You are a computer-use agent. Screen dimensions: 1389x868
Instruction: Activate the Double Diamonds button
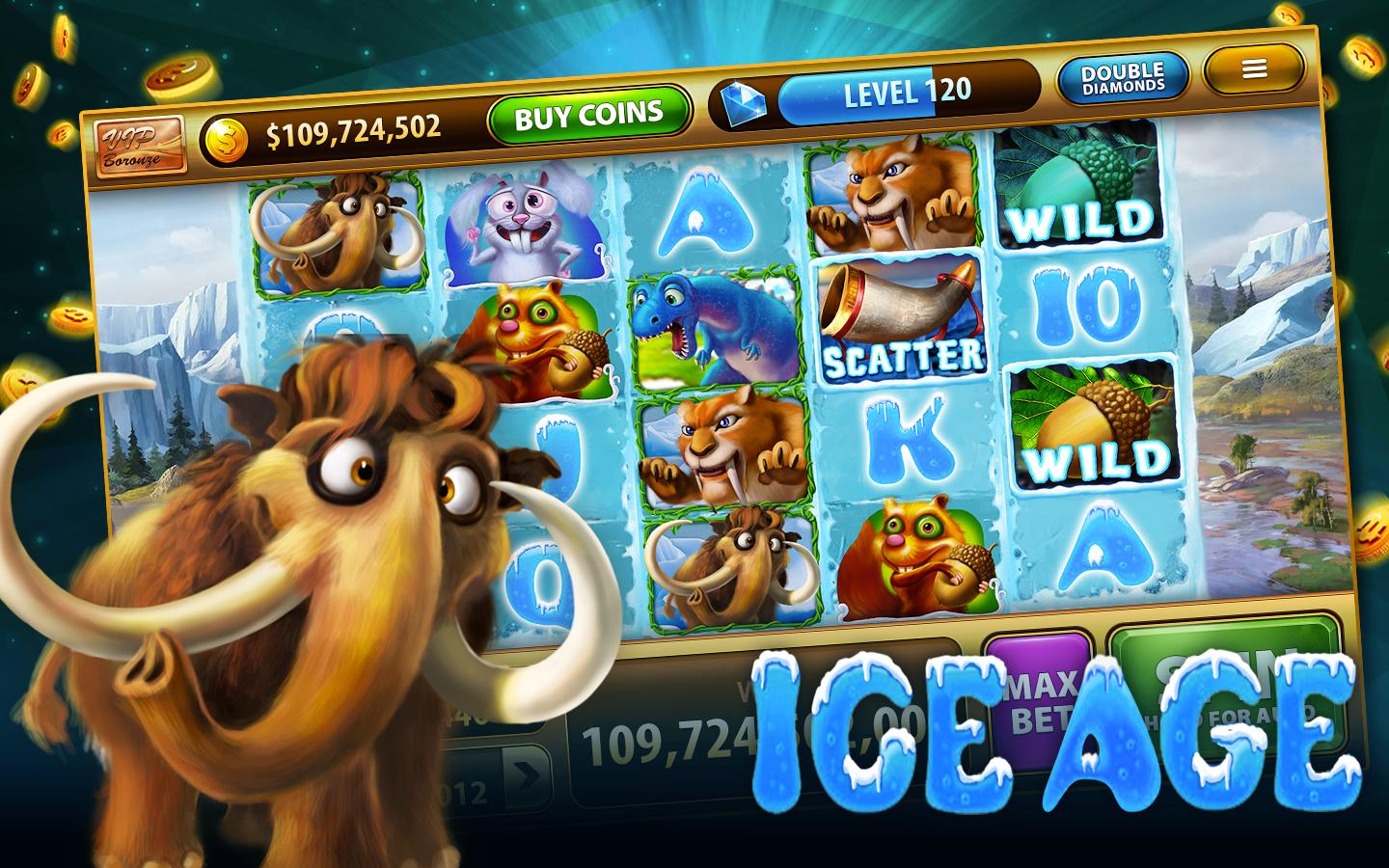click(x=1122, y=78)
